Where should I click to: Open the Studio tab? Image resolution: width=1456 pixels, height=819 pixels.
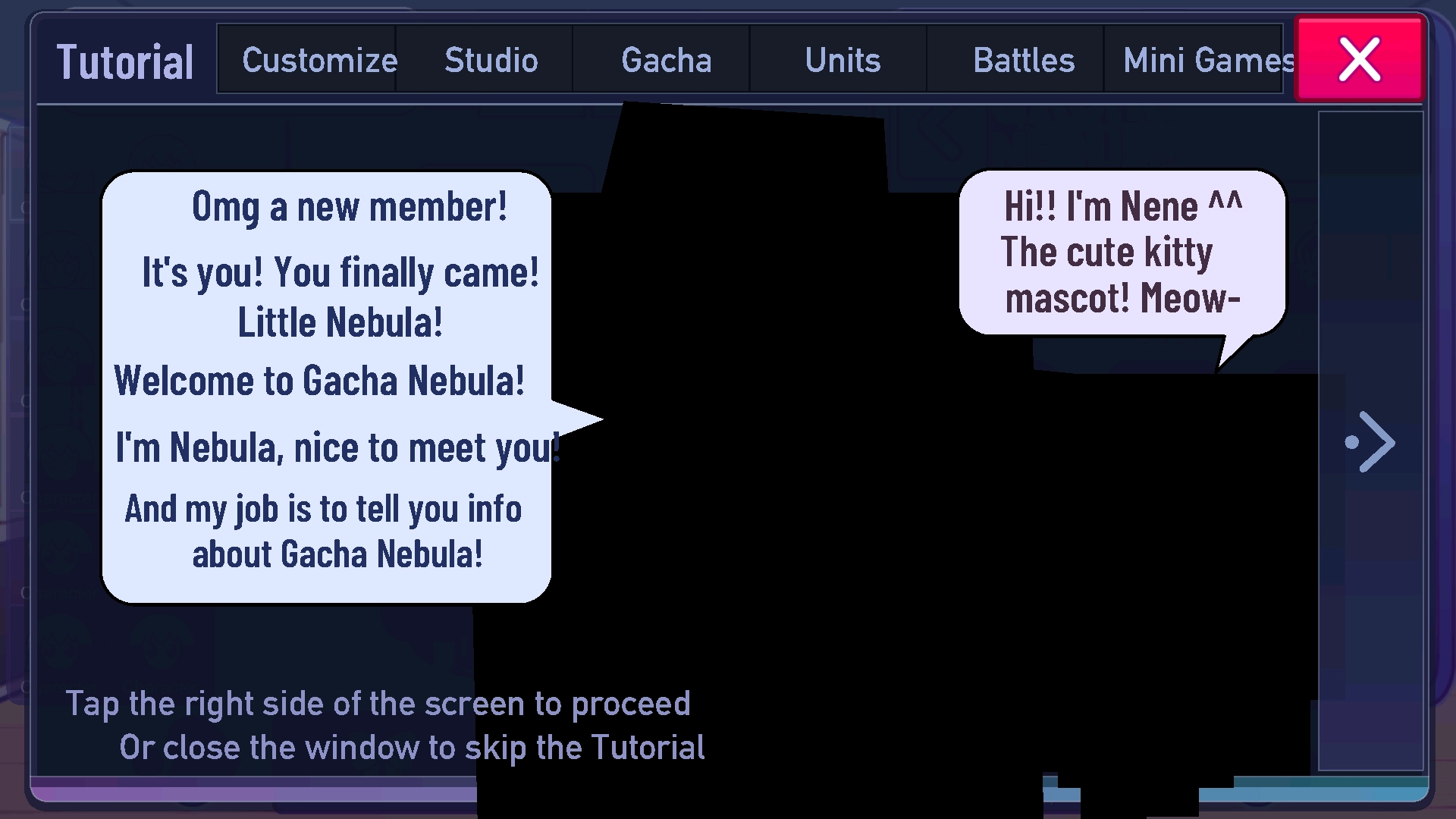tap(491, 59)
